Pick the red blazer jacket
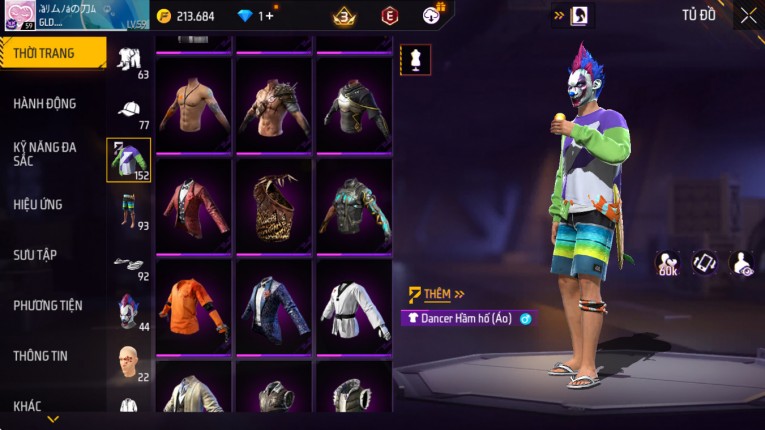 pos(193,206)
